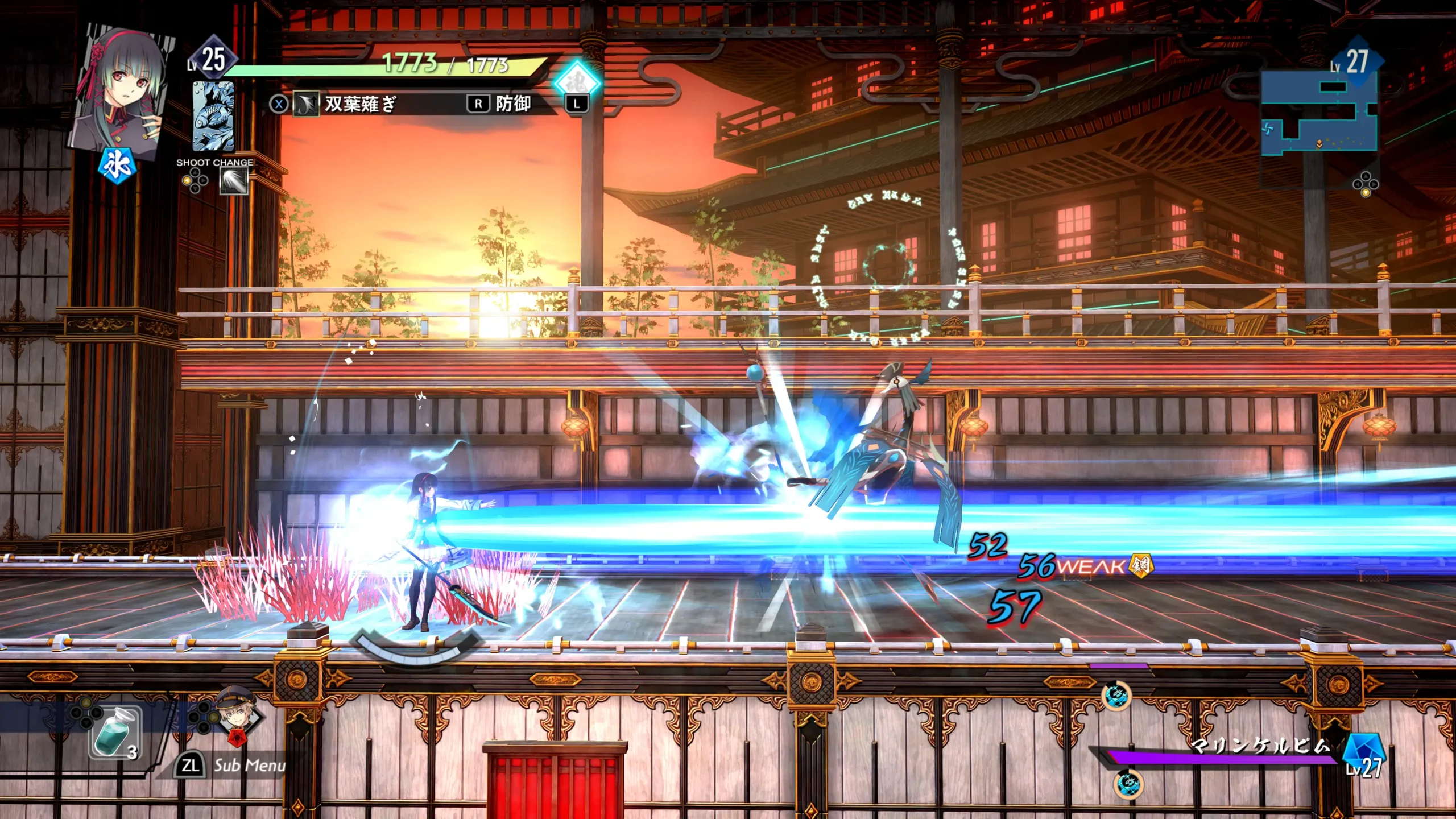Click the cyan soul diamond gauge
Screen dimensions: 1456x819
click(577, 81)
